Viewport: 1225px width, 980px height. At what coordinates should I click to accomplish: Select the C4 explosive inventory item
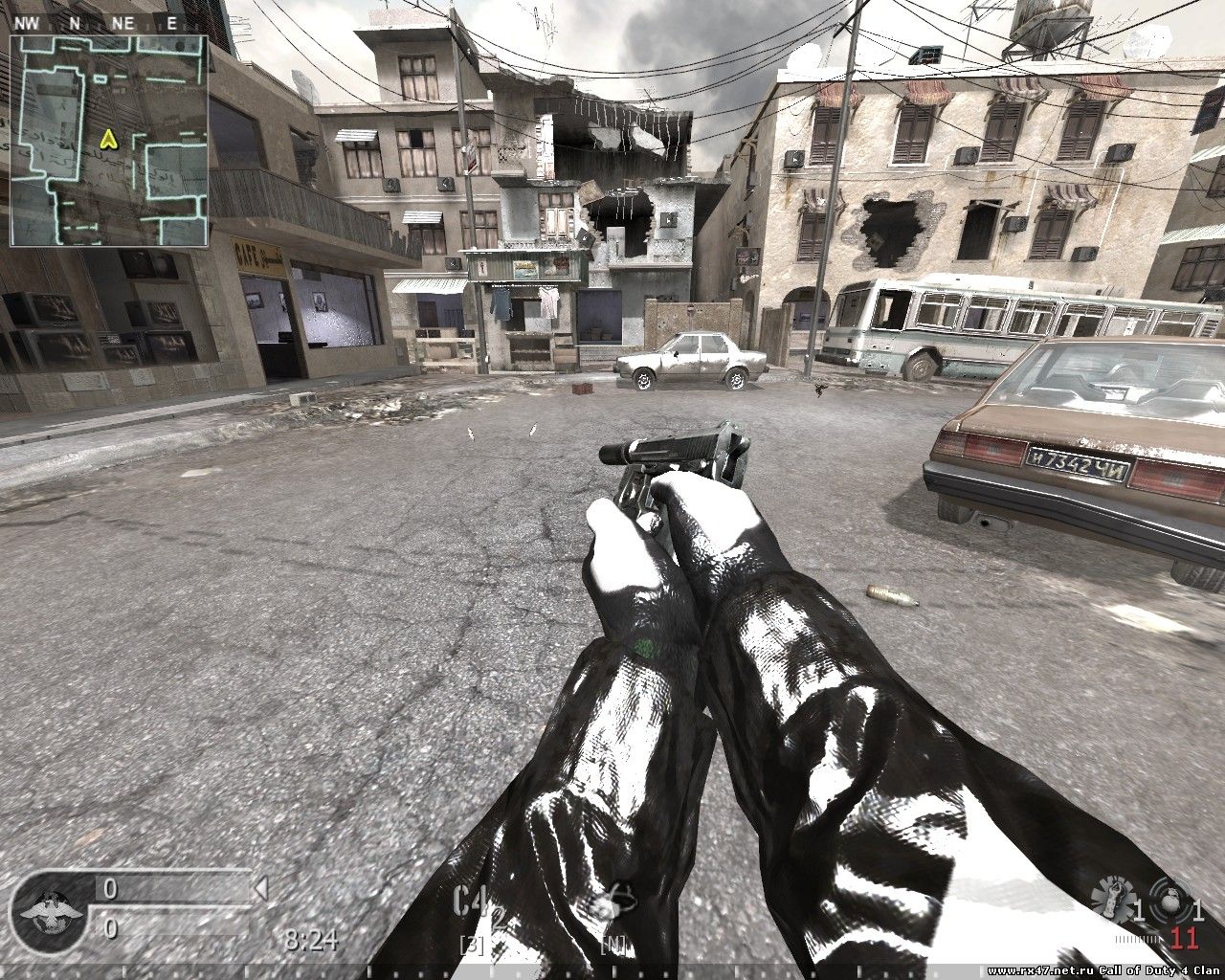pyautogui.click(x=471, y=903)
